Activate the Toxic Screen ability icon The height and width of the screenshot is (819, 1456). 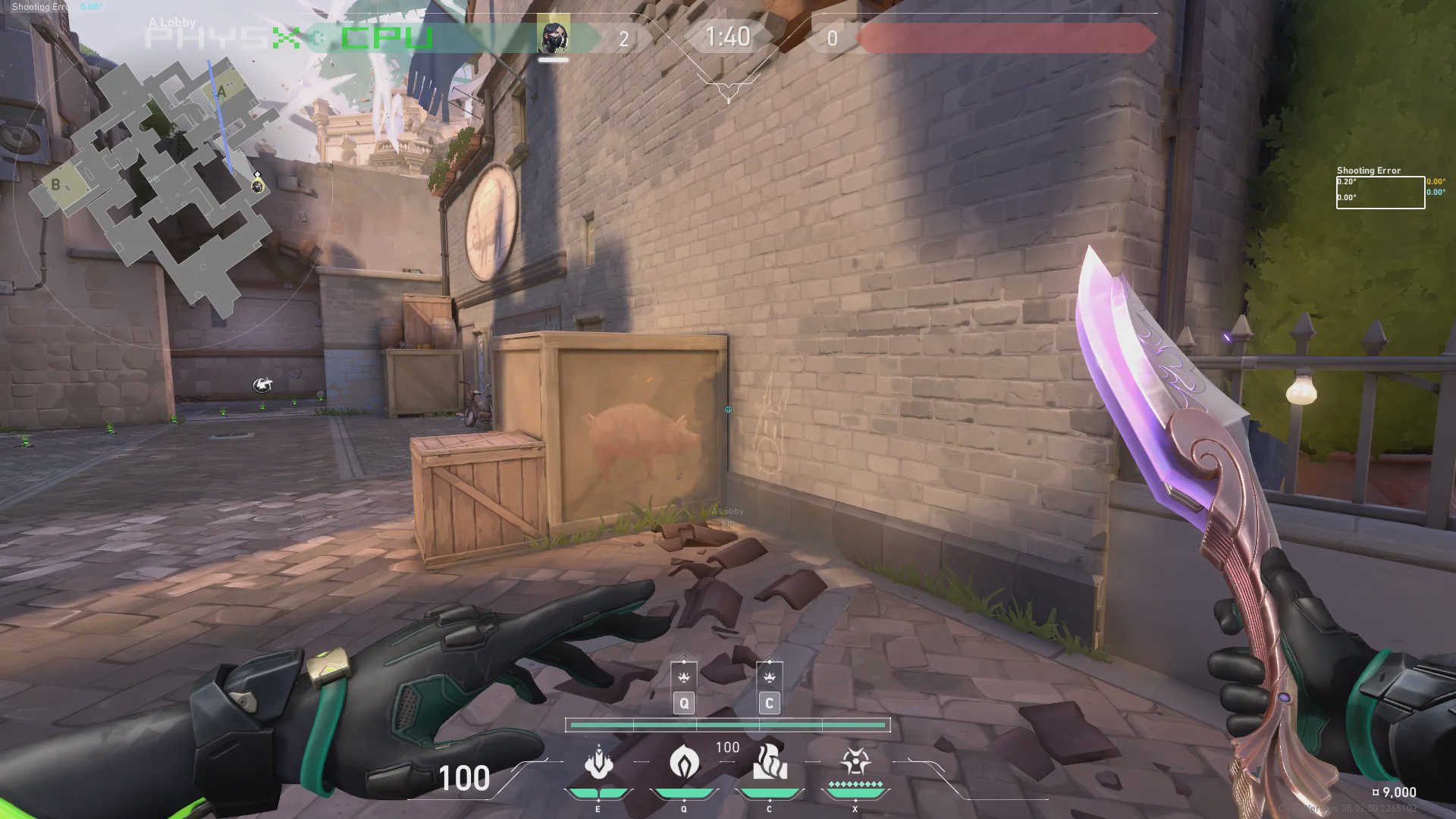[598, 762]
